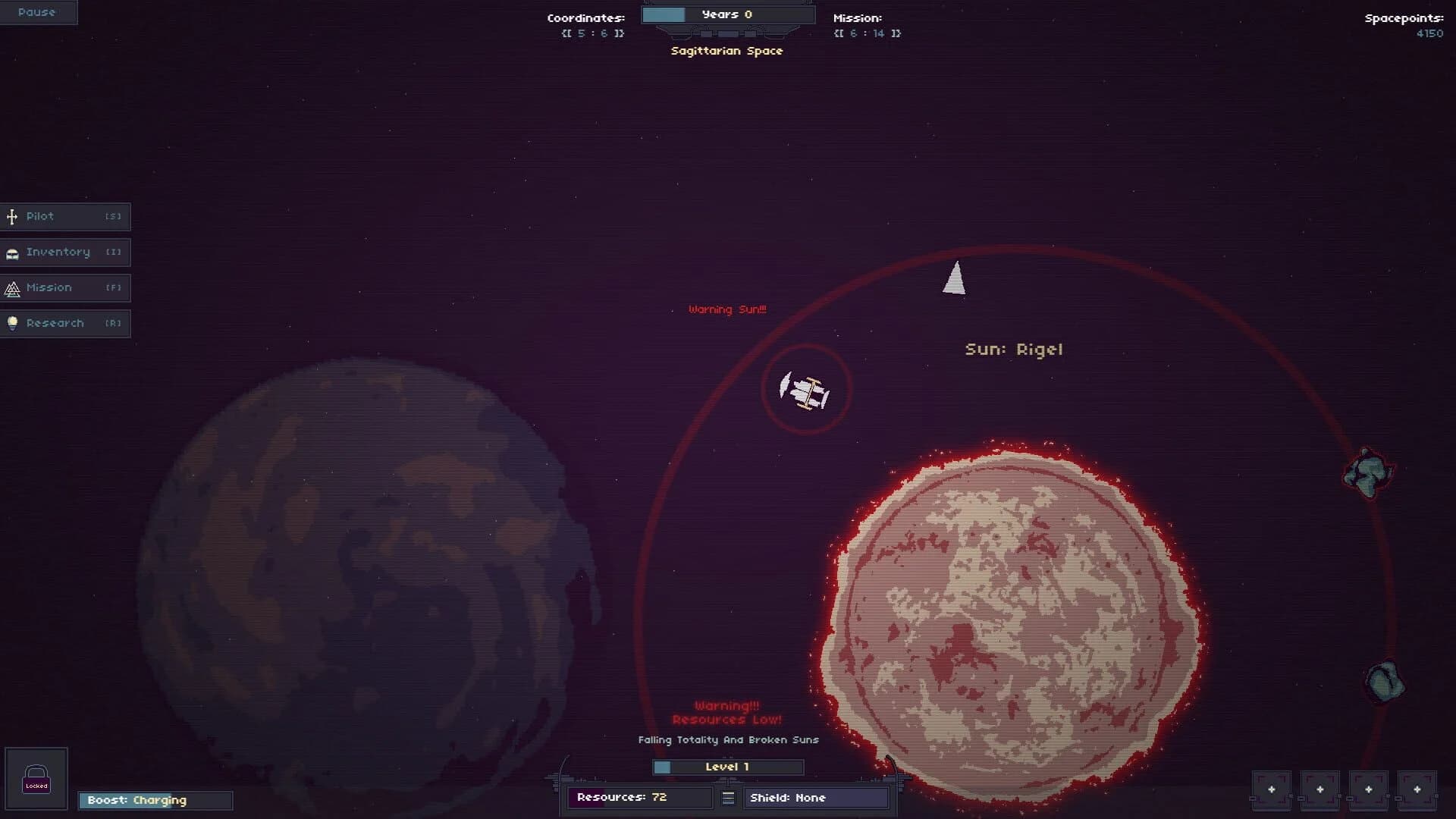Click the Mission triangle emblem icon
This screenshot has width=1456, height=819.
tap(11, 287)
